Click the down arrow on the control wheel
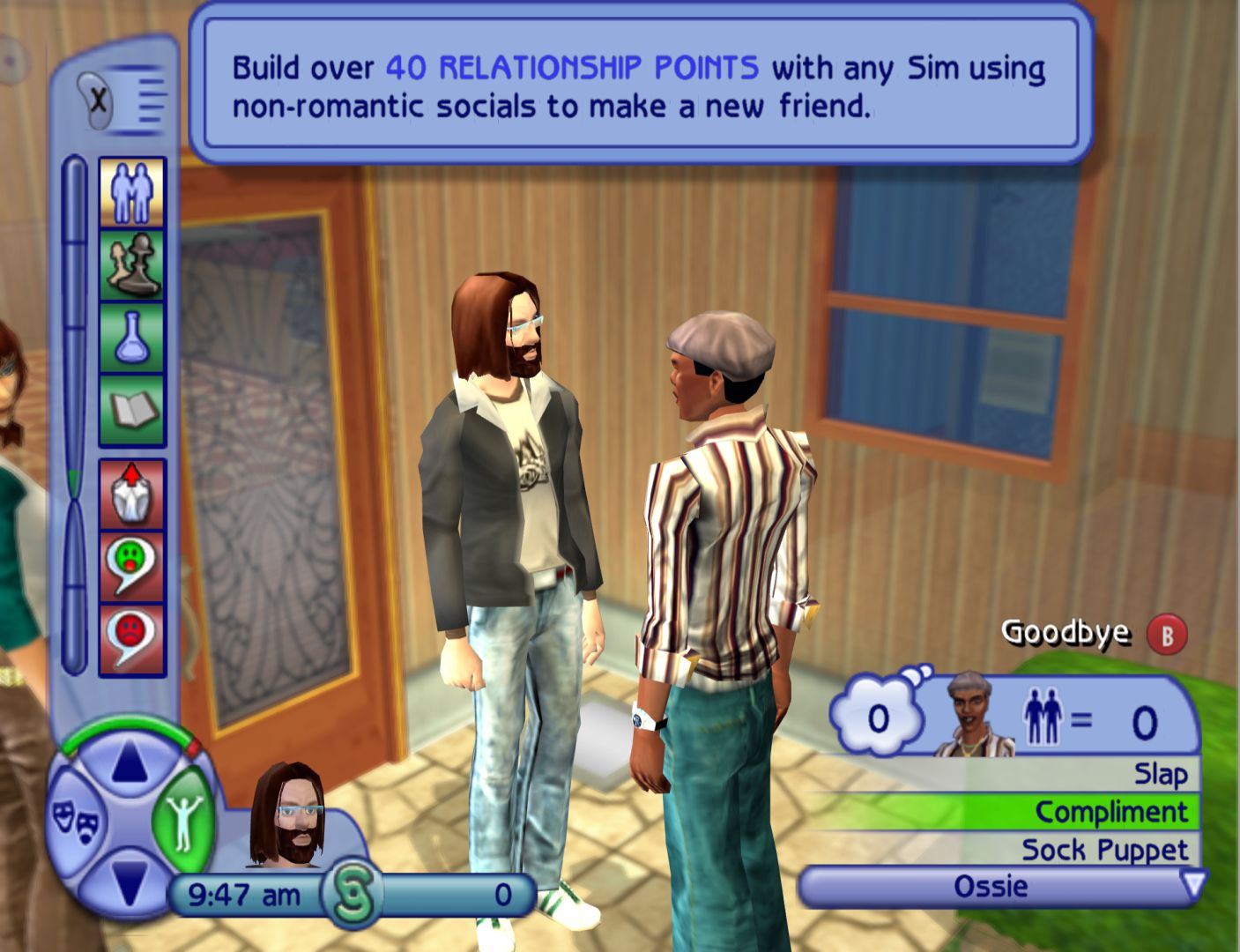The image size is (1240, 952). pos(130,881)
